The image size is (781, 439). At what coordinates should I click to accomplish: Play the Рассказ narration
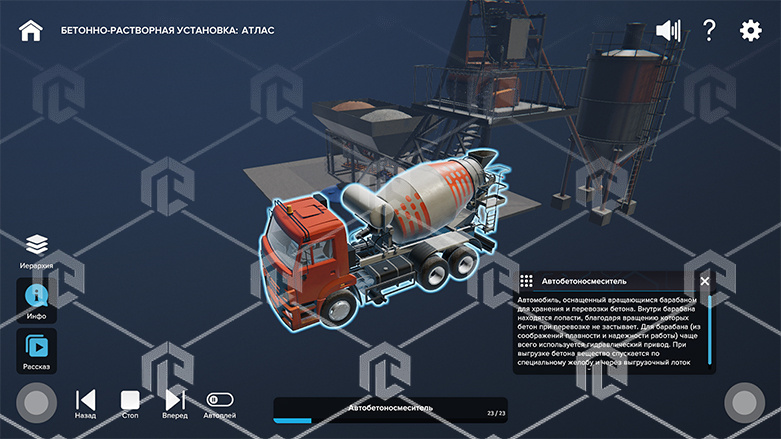click(36, 347)
